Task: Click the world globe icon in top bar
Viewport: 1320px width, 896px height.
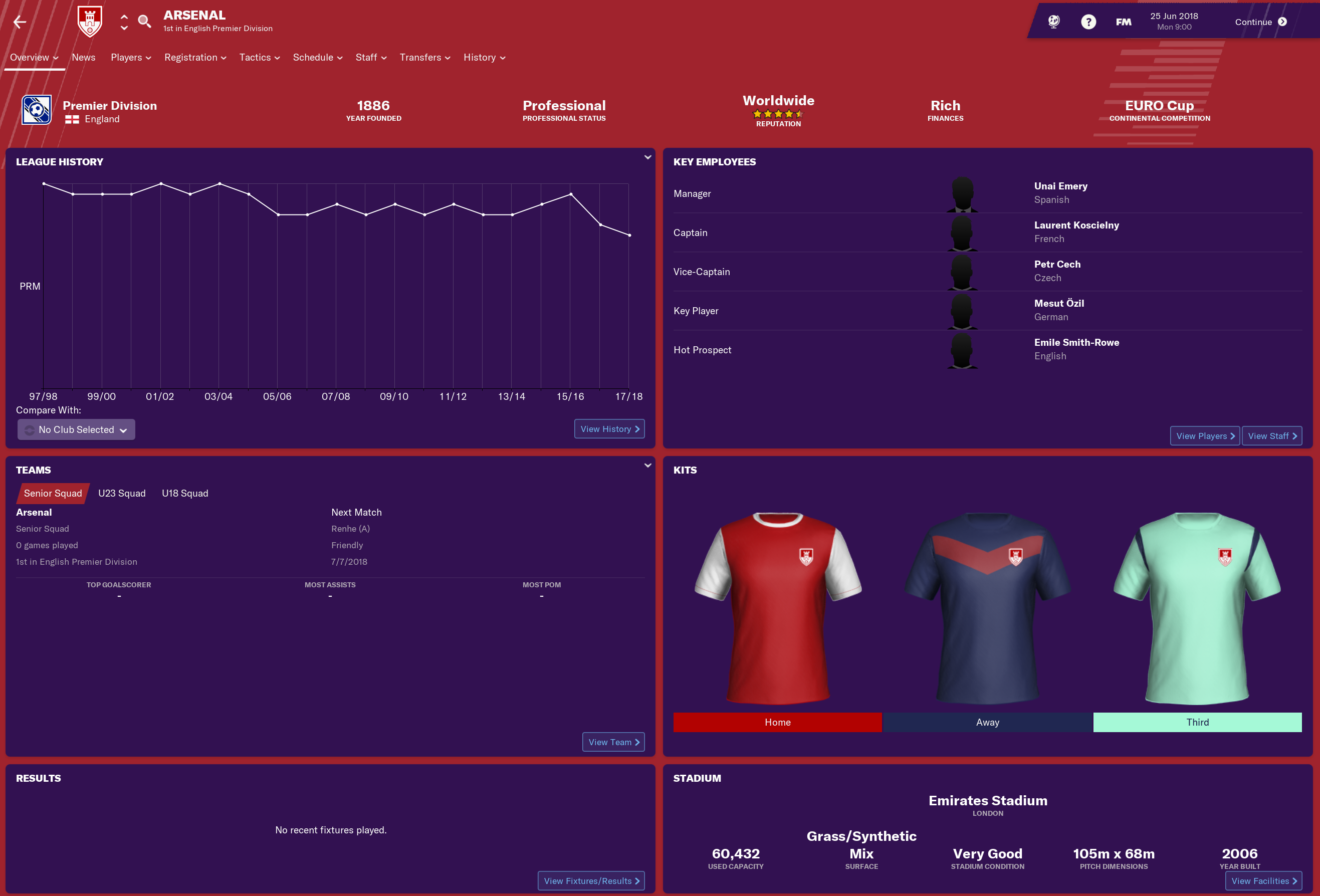Action: [x=1053, y=21]
